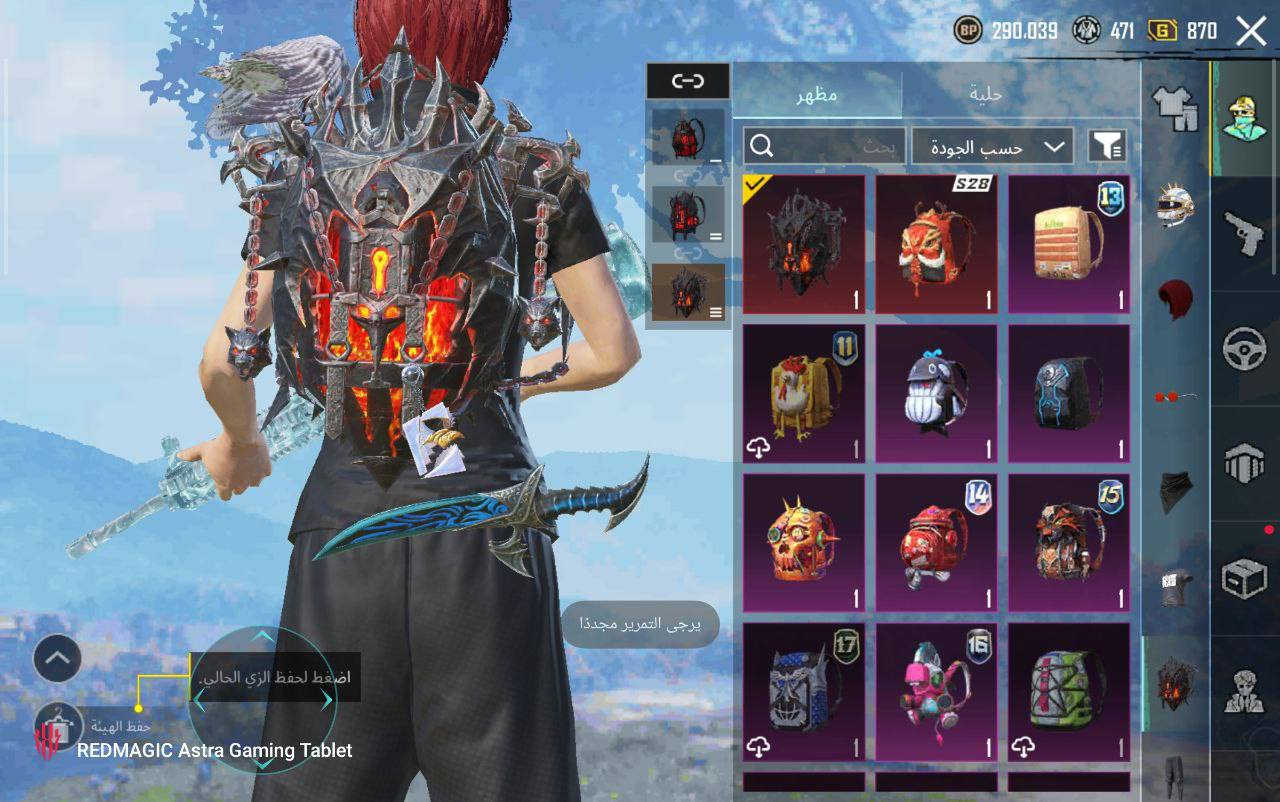Screen dimensions: 1280x802
Task: Open the vehicle skins steering wheel category
Action: [1245, 350]
